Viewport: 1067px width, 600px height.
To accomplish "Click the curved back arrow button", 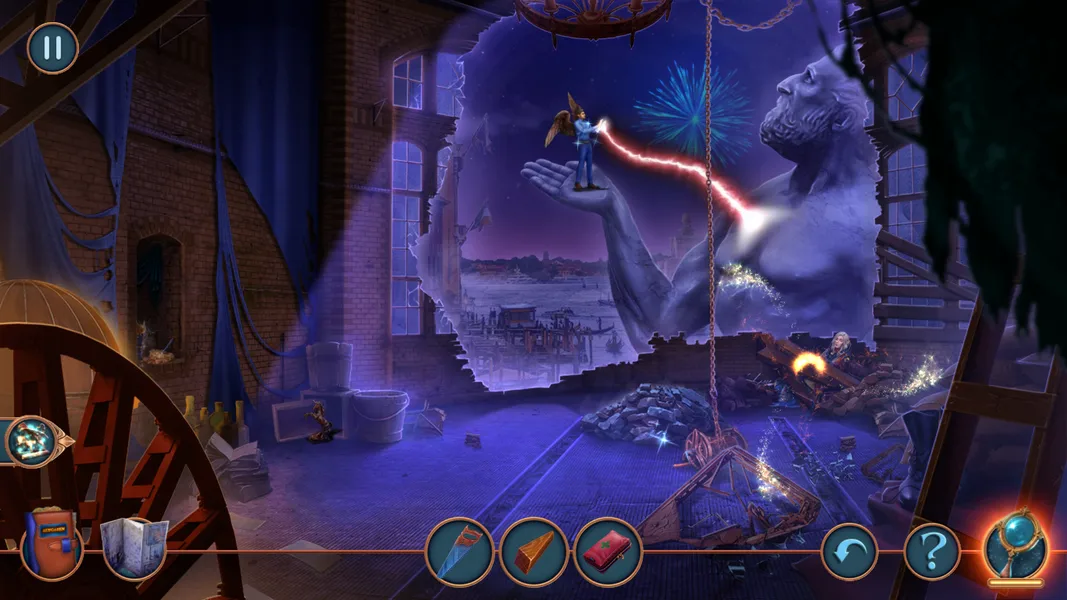I will click(x=849, y=551).
